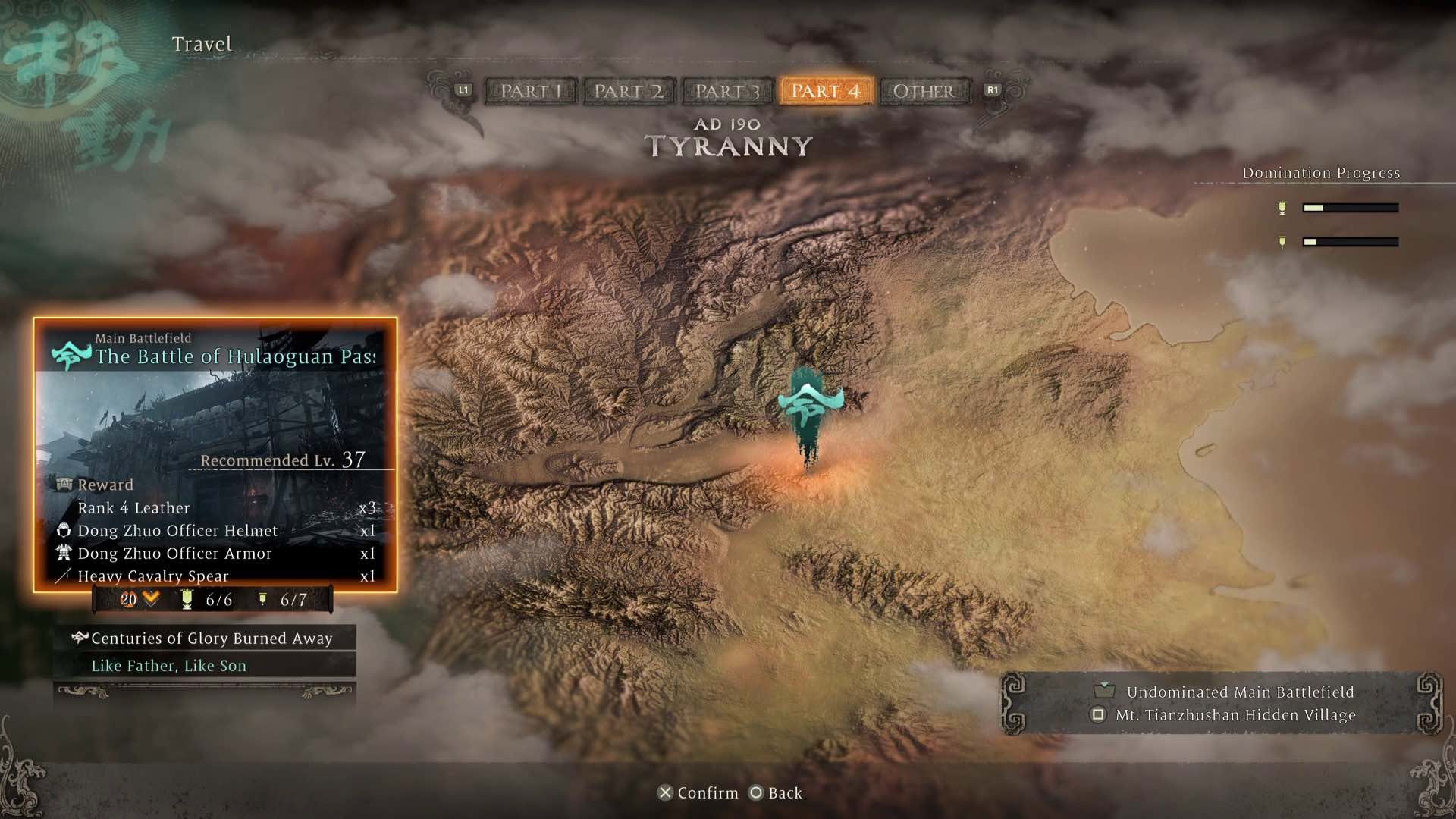The height and width of the screenshot is (819, 1456).
Task: Switch to the Part 1 tab
Action: [x=531, y=91]
